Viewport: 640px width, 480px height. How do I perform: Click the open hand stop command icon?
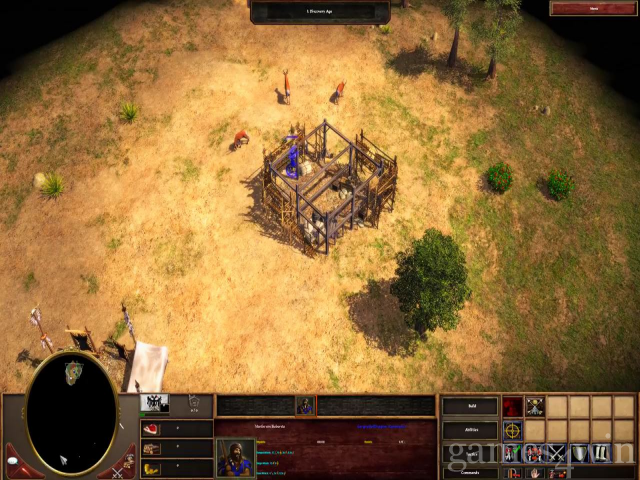click(535, 473)
